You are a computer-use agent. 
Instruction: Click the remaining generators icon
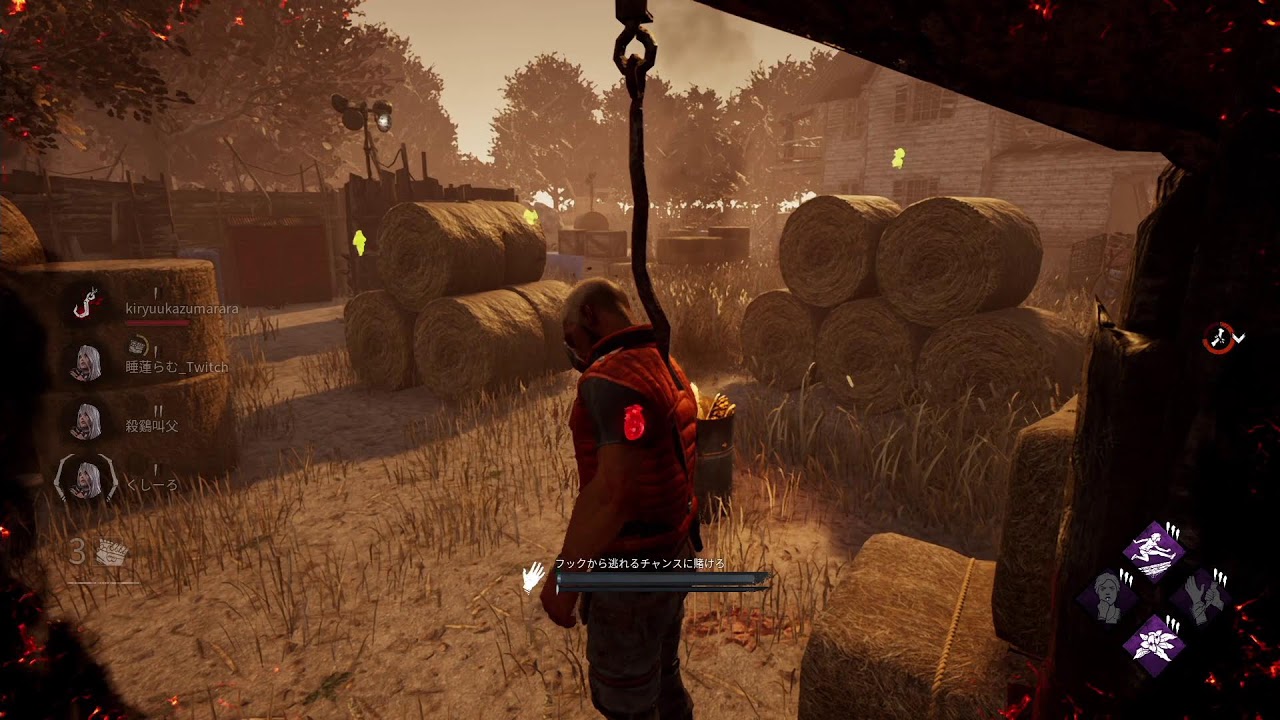[x=111, y=553]
